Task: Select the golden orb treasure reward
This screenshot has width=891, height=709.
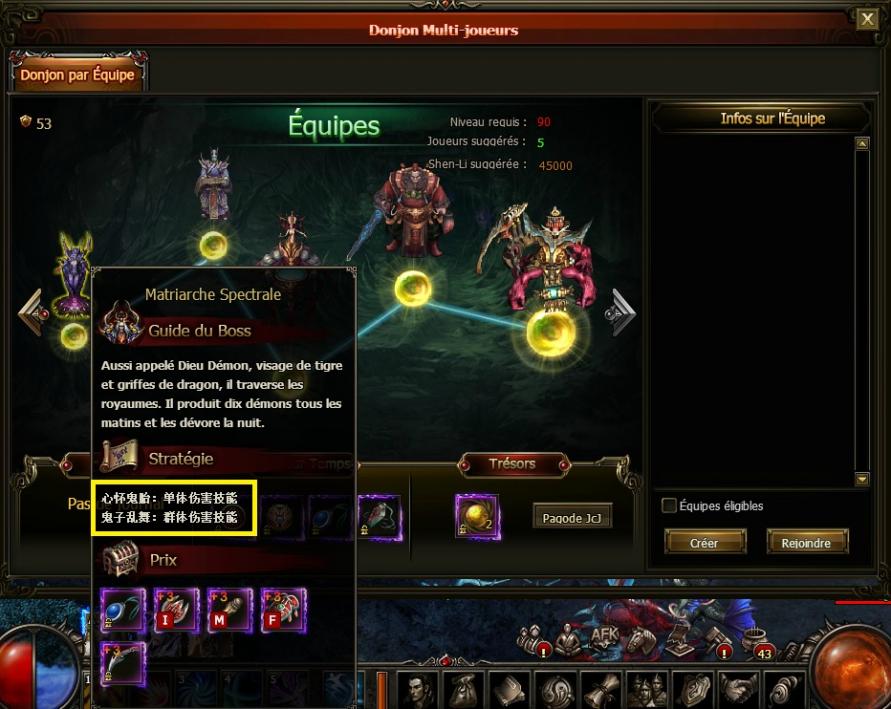Action: pos(477,516)
